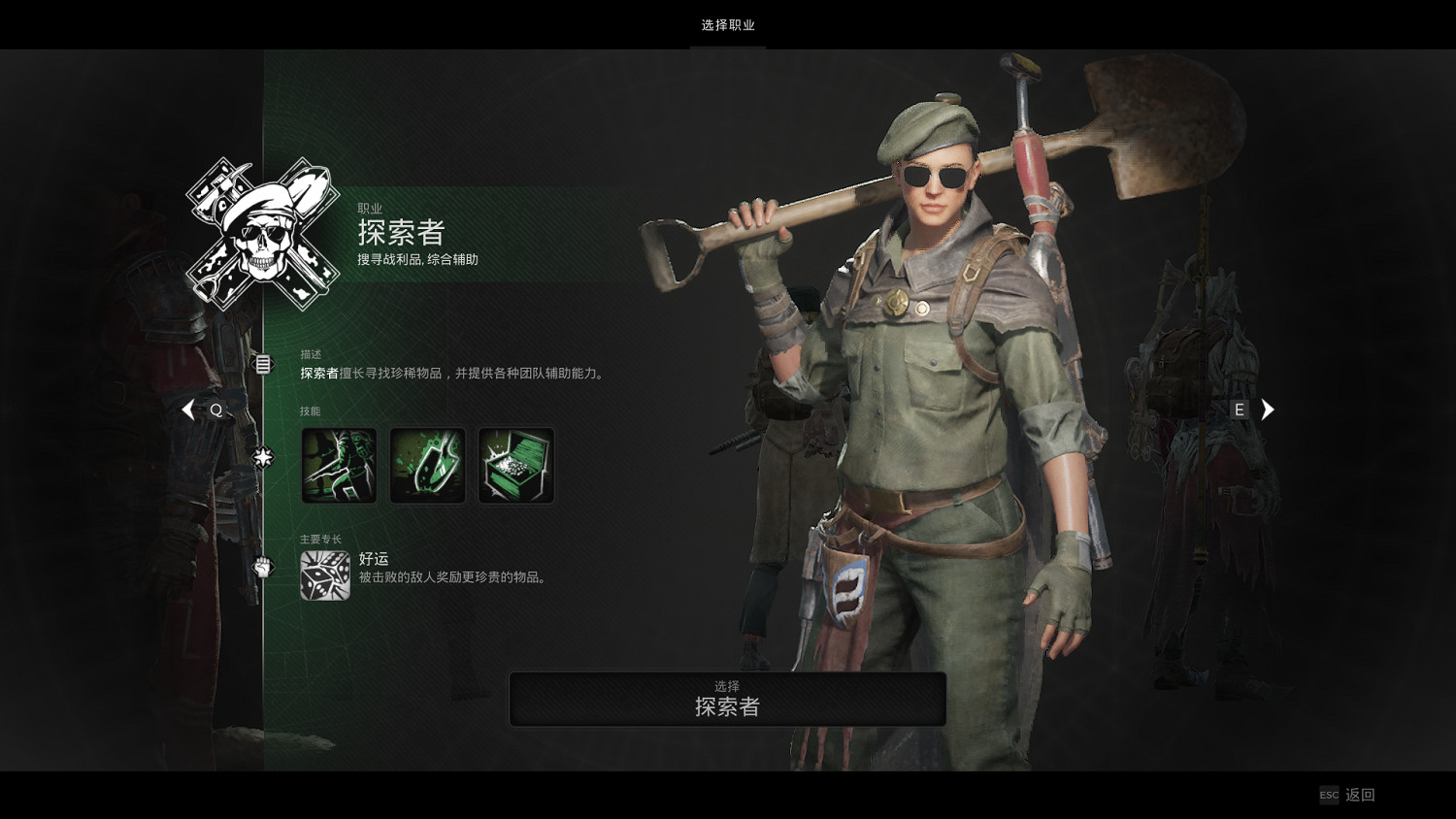1456x819 pixels.
Task: Jump to the main perk fist icon
Action: pyautogui.click(x=263, y=567)
